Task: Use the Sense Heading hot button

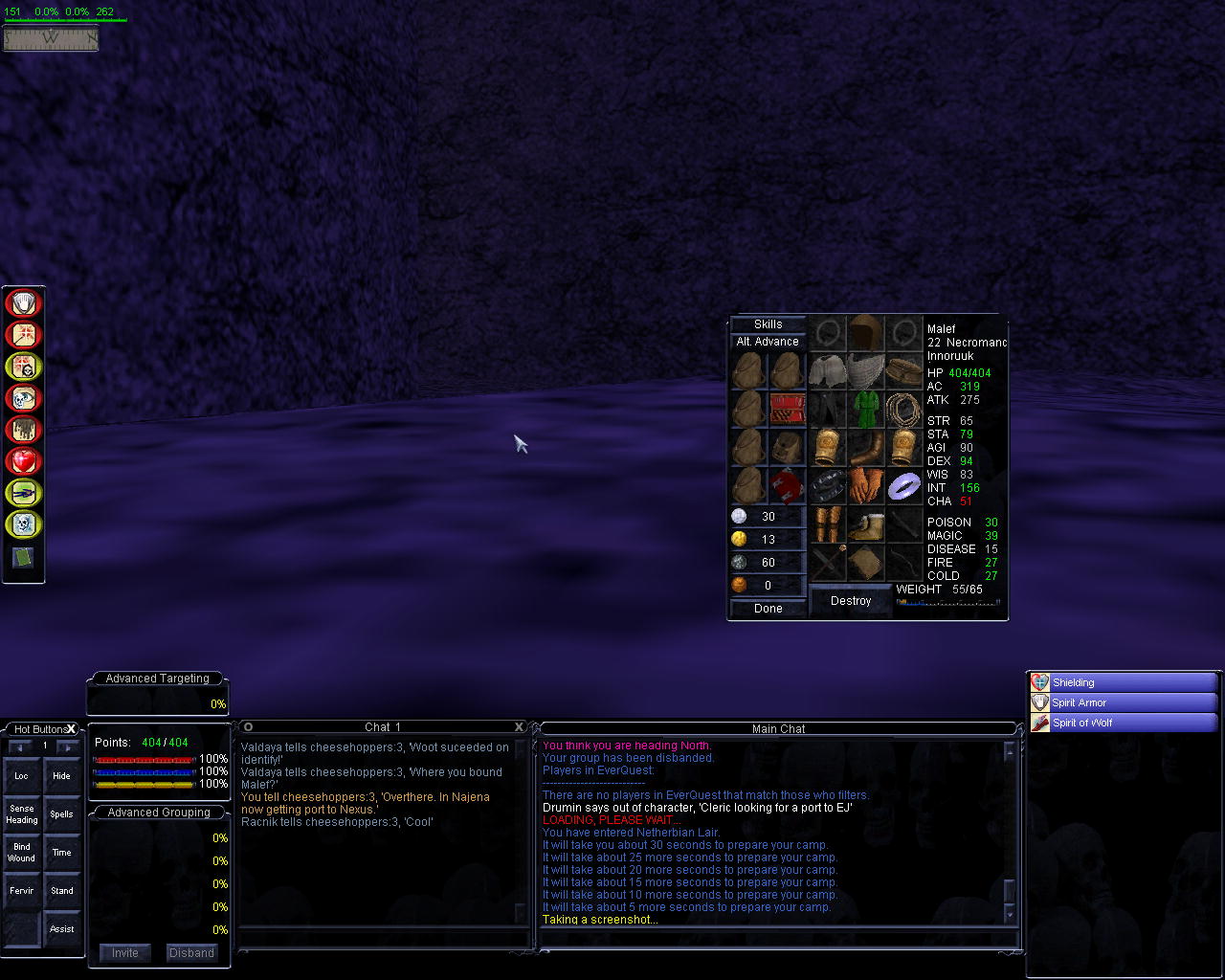Action: (22, 814)
